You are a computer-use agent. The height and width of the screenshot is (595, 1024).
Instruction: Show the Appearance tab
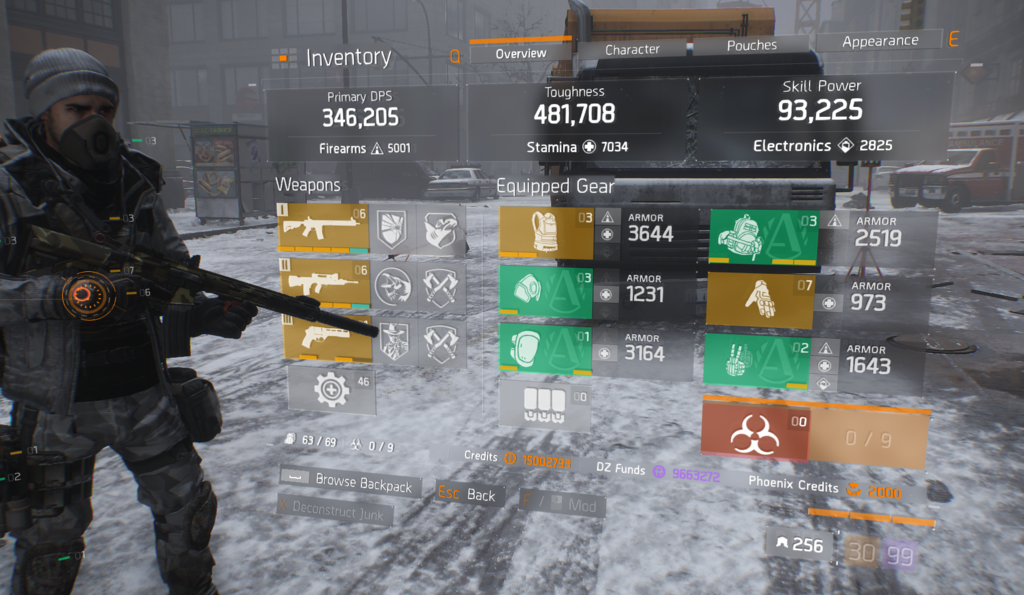coord(880,41)
